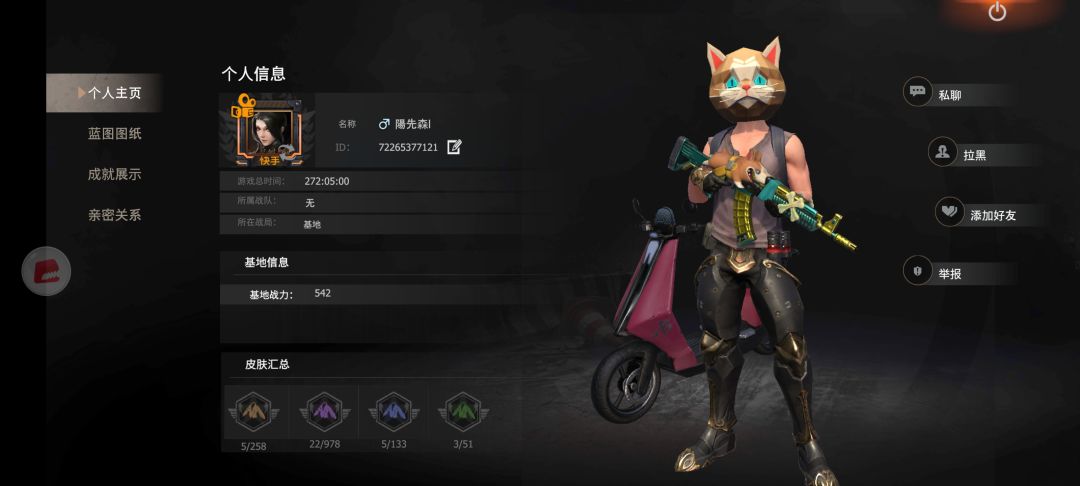Viewport: 1080px width, 486px height.
Task: Switch to the 个人主页 tab
Action: [x=113, y=93]
